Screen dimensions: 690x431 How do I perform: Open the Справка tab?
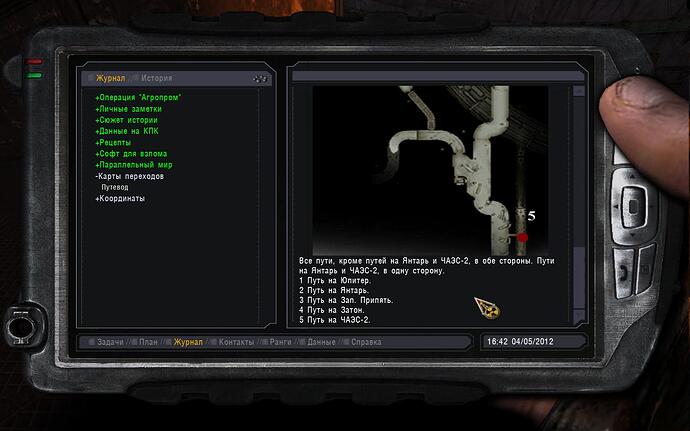pos(365,342)
